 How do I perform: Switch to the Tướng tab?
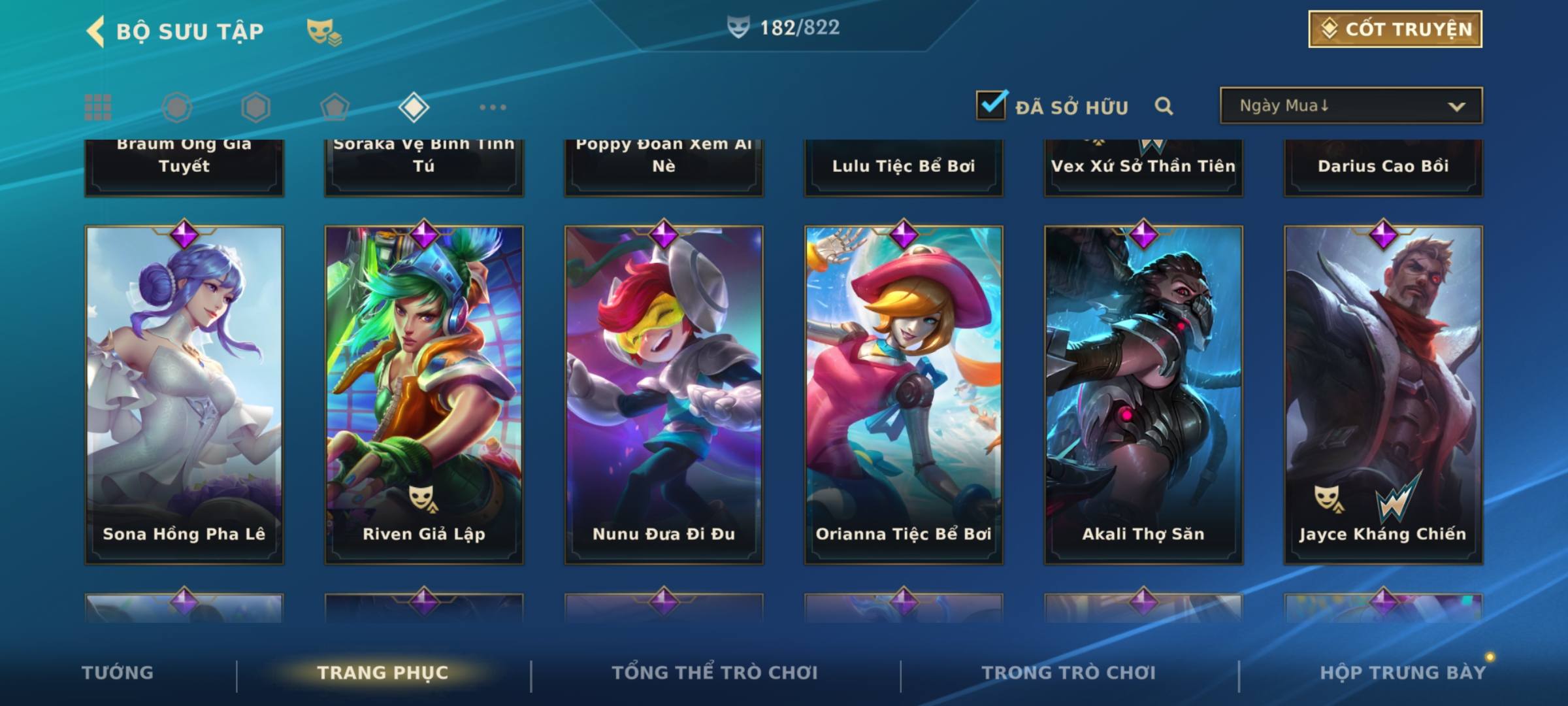(118, 673)
